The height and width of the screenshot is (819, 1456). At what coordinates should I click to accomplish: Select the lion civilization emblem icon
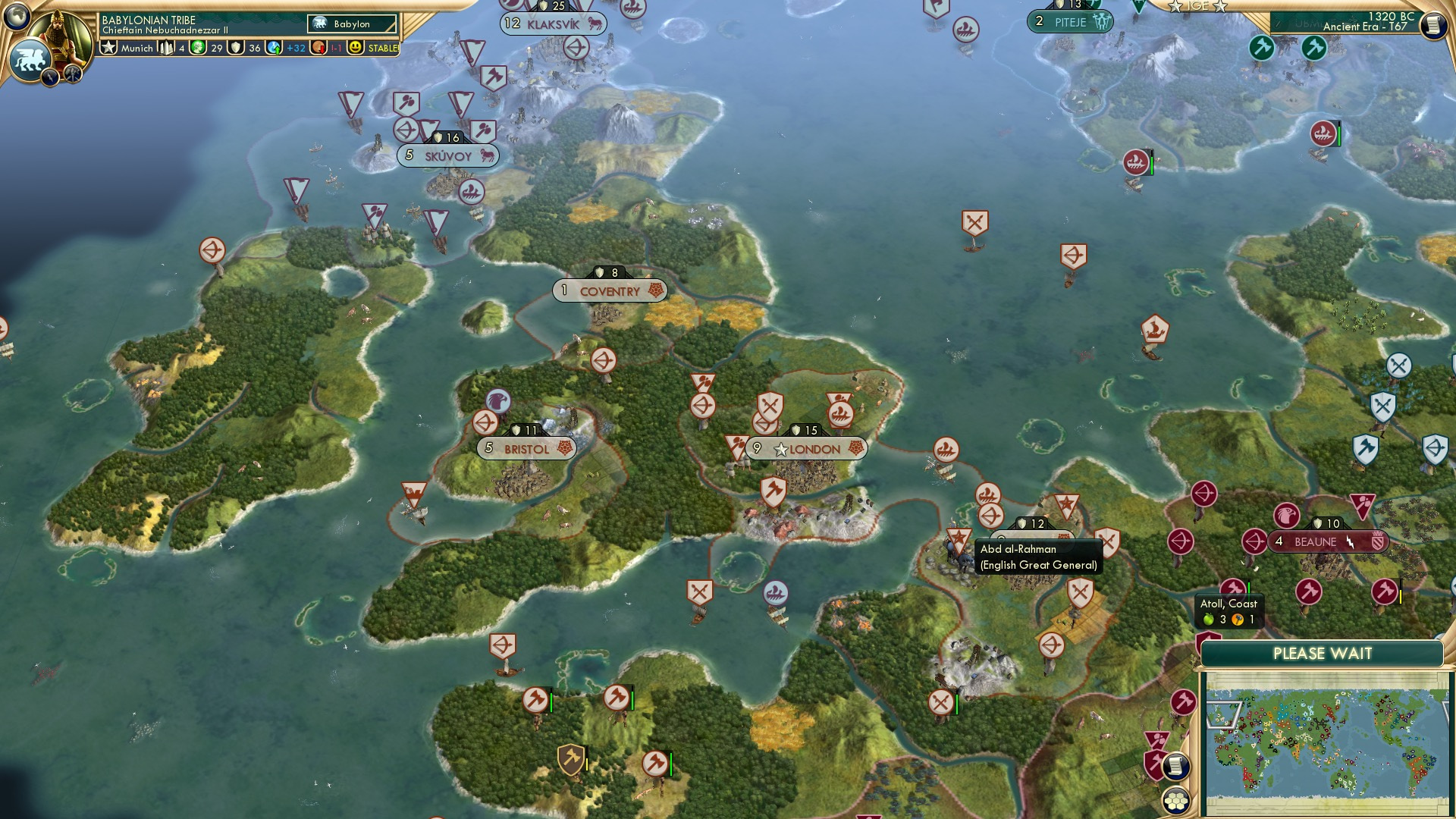(30, 58)
